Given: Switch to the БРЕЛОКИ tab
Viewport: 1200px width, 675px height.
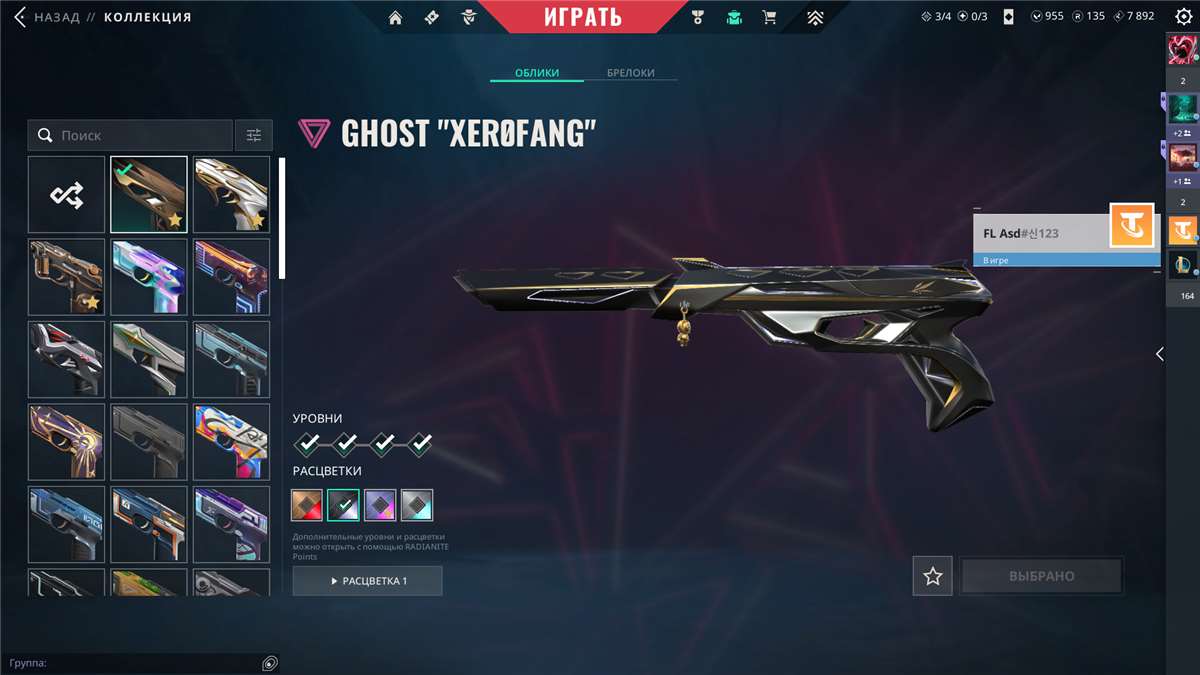Looking at the screenshot, I should (x=631, y=73).
